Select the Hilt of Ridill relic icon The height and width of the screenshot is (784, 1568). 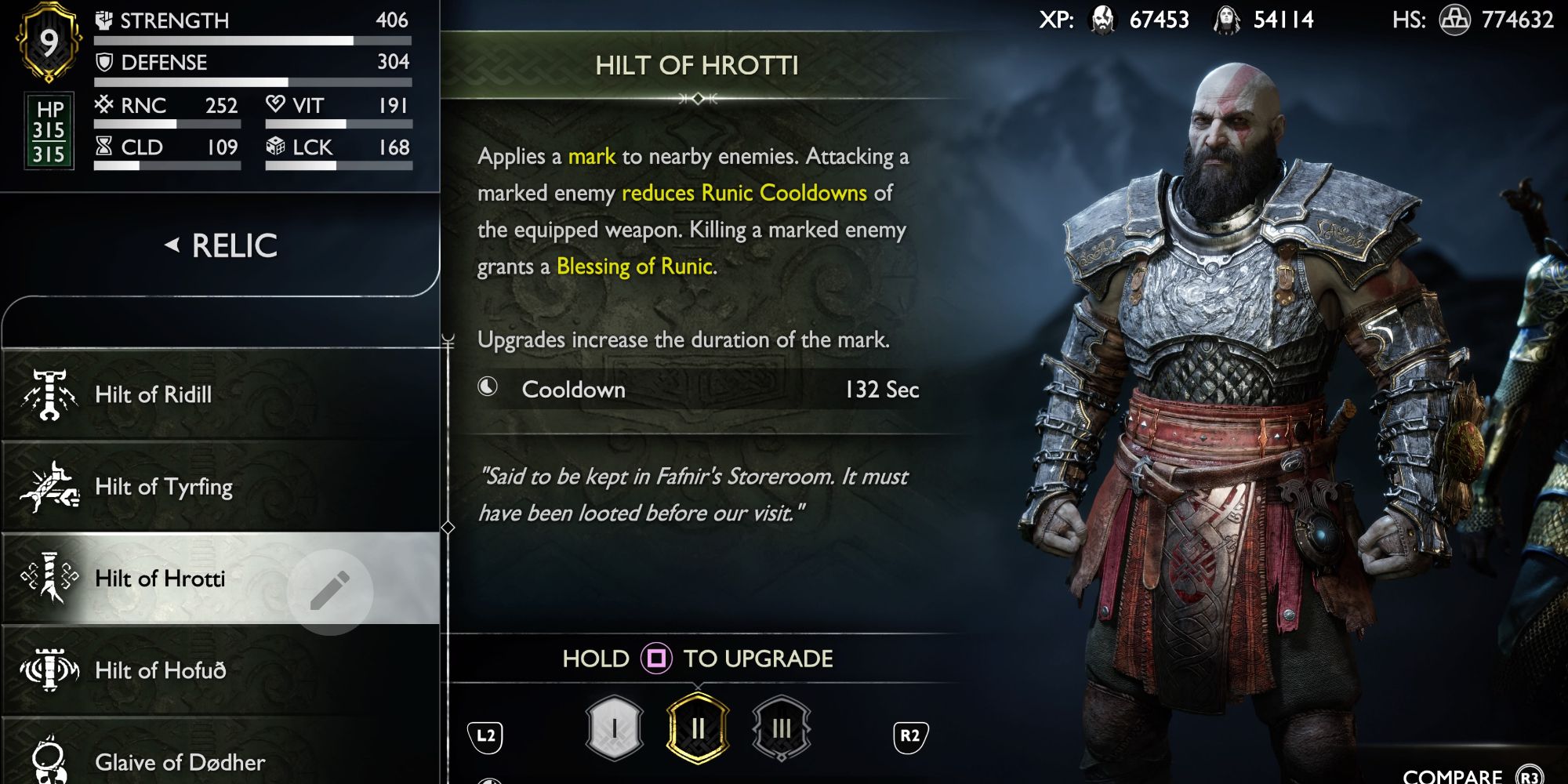(x=49, y=395)
